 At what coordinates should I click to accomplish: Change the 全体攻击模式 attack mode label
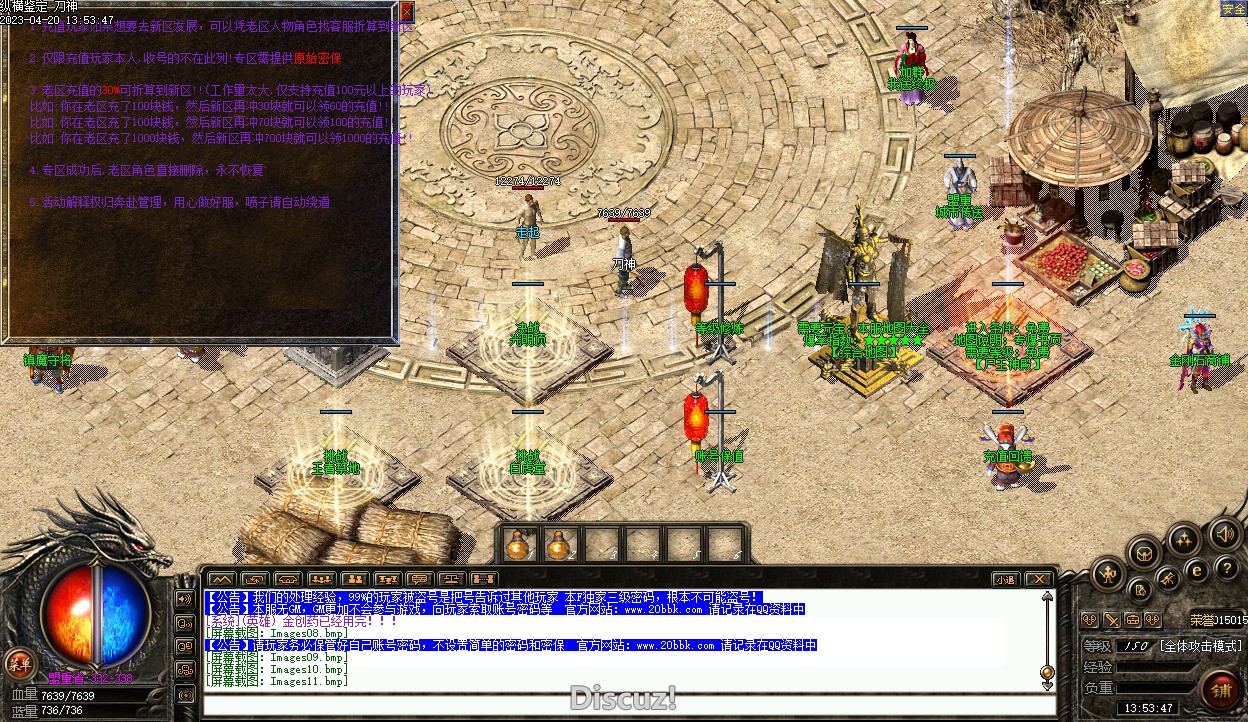tap(1200, 646)
